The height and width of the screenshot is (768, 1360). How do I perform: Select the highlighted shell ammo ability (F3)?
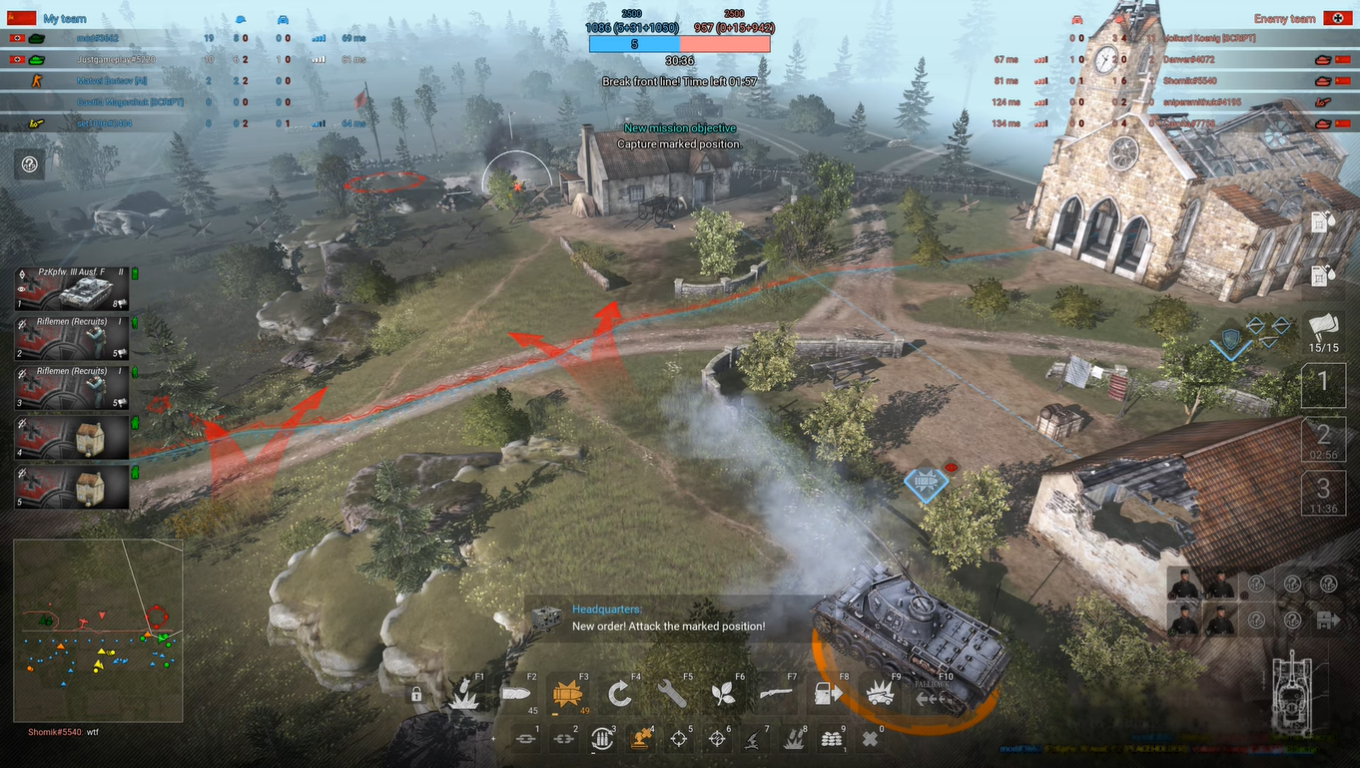point(569,692)
